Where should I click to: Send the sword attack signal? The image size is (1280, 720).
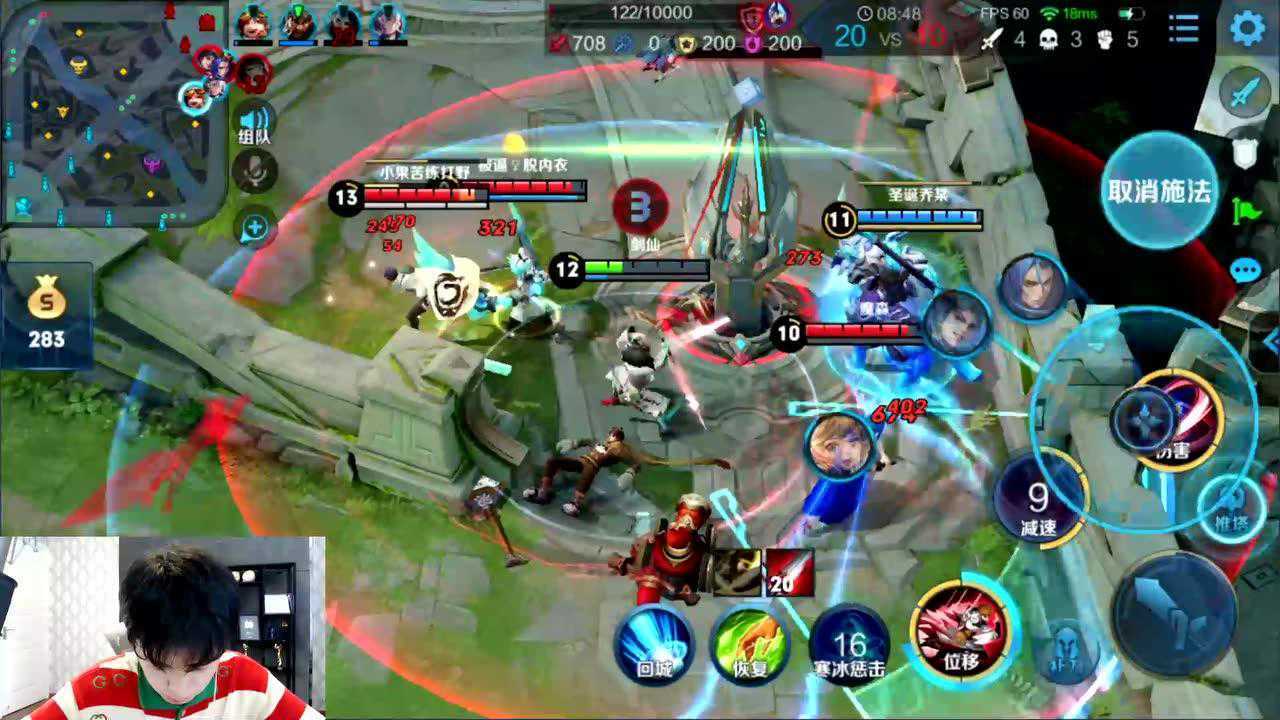[x=1244, y=95]
